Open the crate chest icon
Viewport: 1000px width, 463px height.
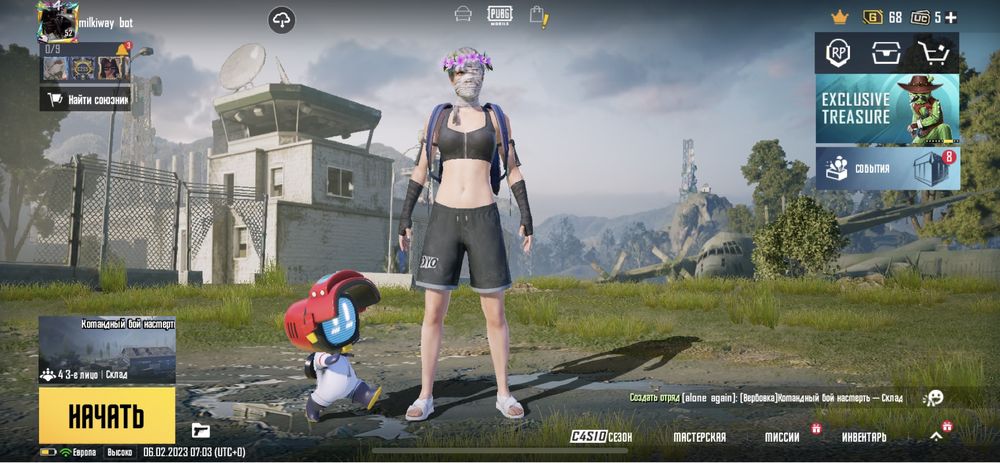click(x=886, y=53)
